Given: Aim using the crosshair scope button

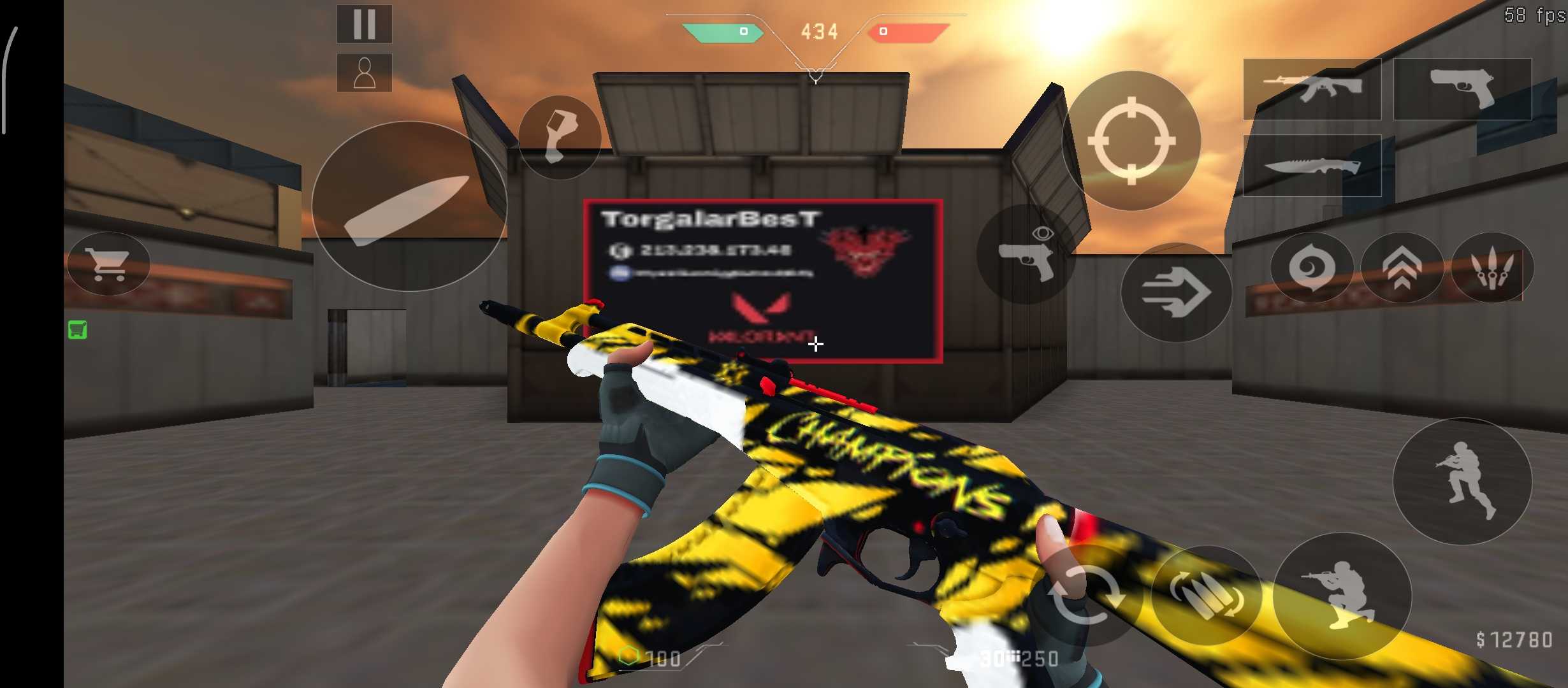Looking at the screenshot, I should click(x=1131, y=141).
